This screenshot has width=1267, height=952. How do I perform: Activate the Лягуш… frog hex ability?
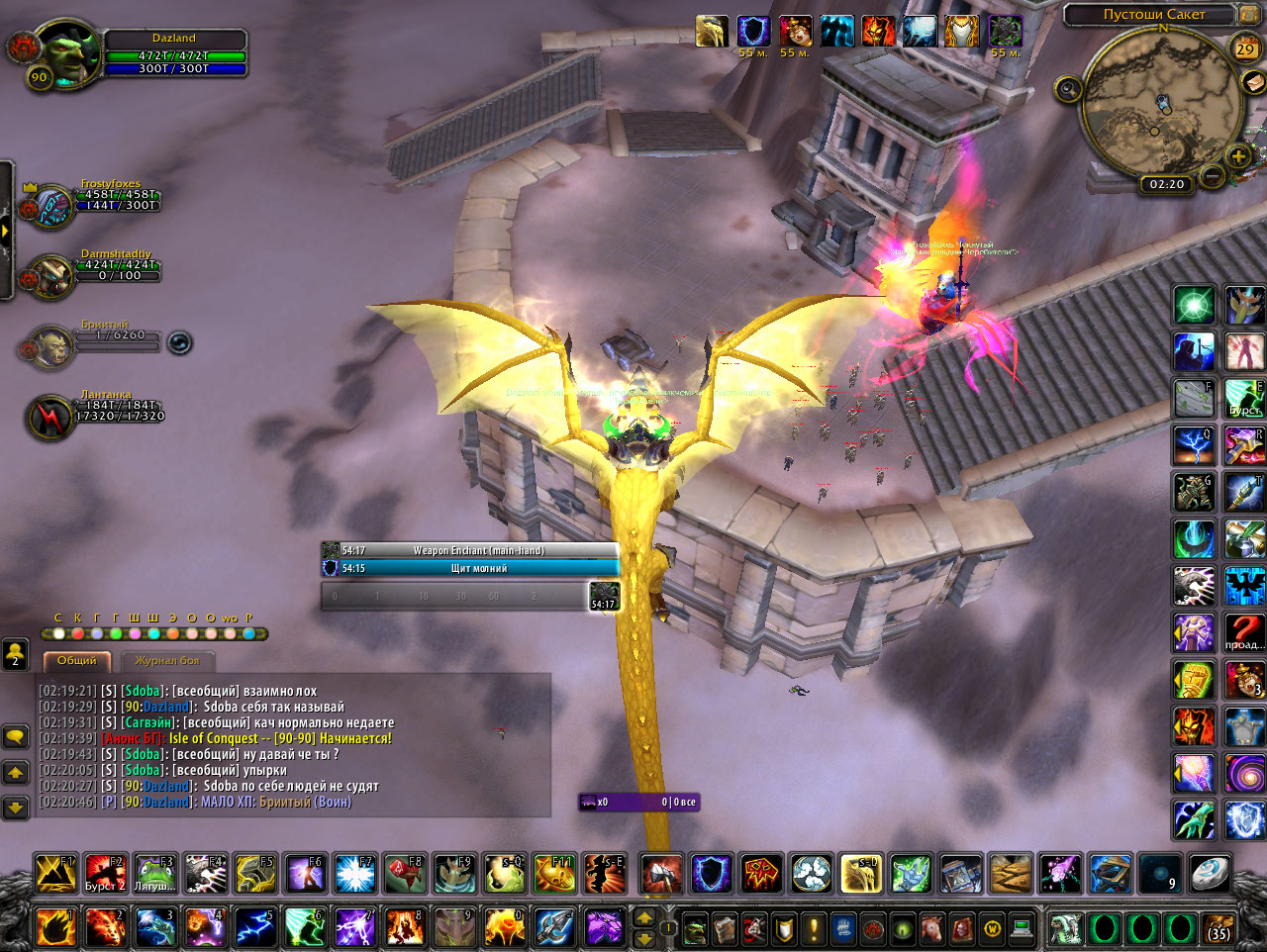pyautogui.click(x=155, y=873)
